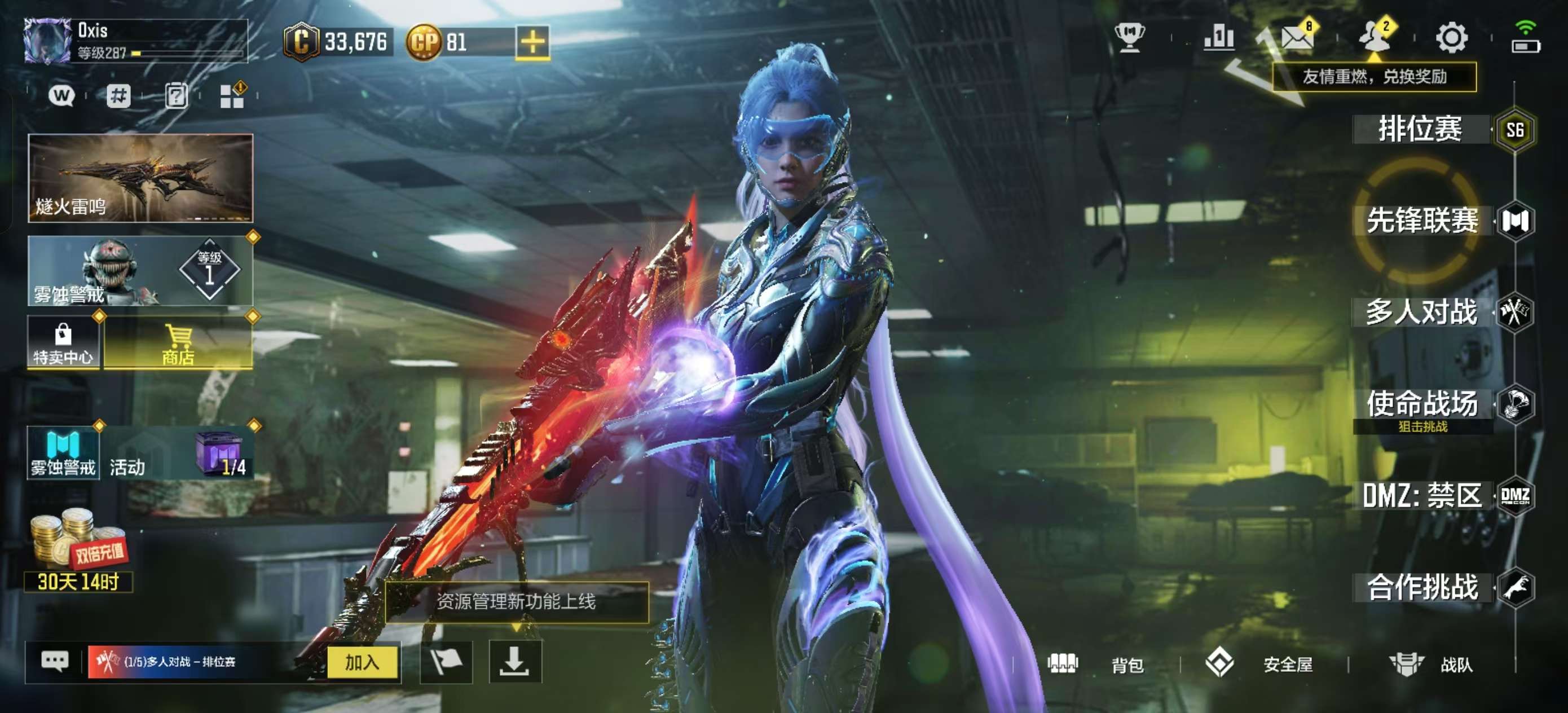Open the friends list icon

1375,38
